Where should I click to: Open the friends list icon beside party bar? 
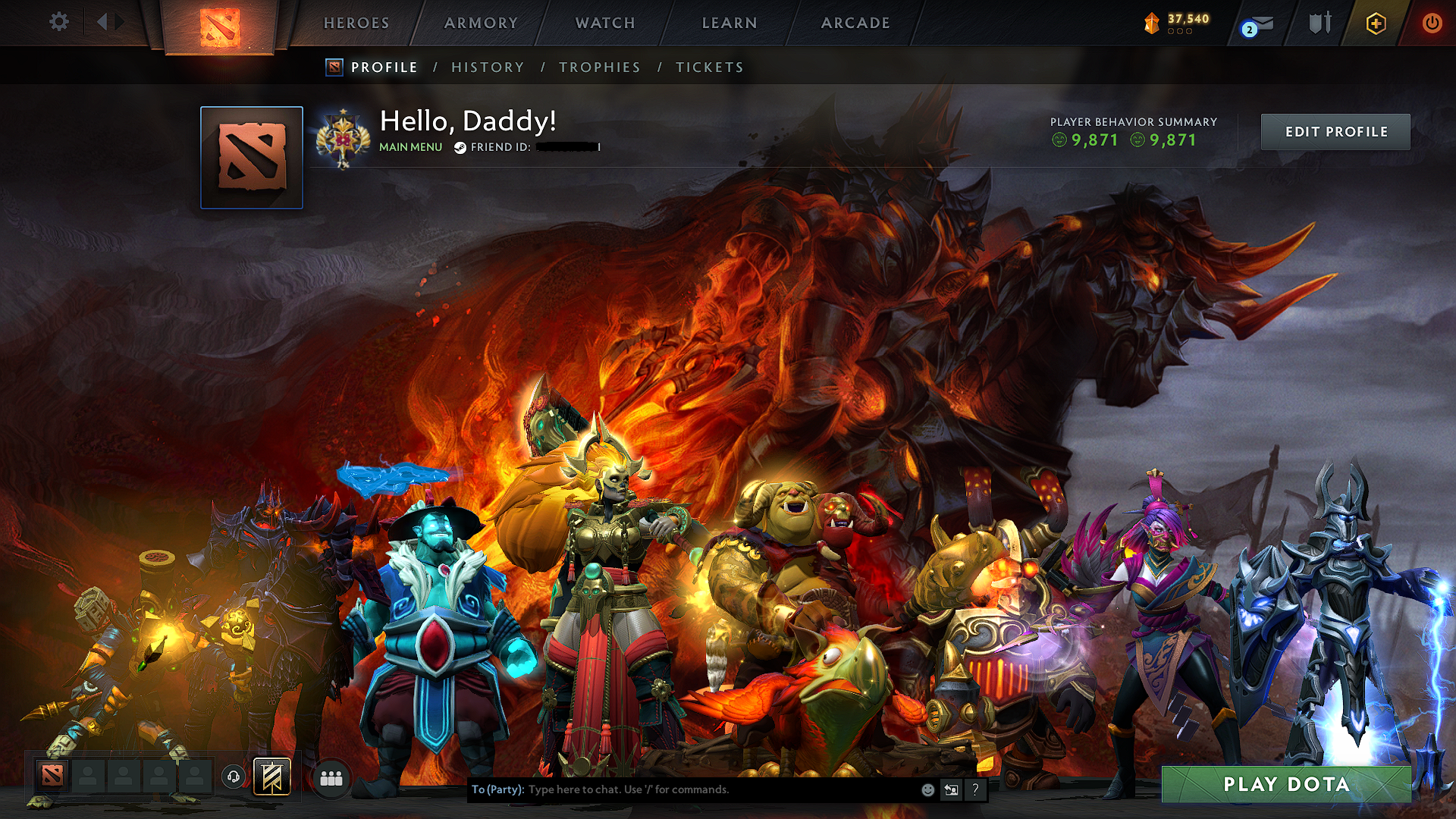pos(331,777)
